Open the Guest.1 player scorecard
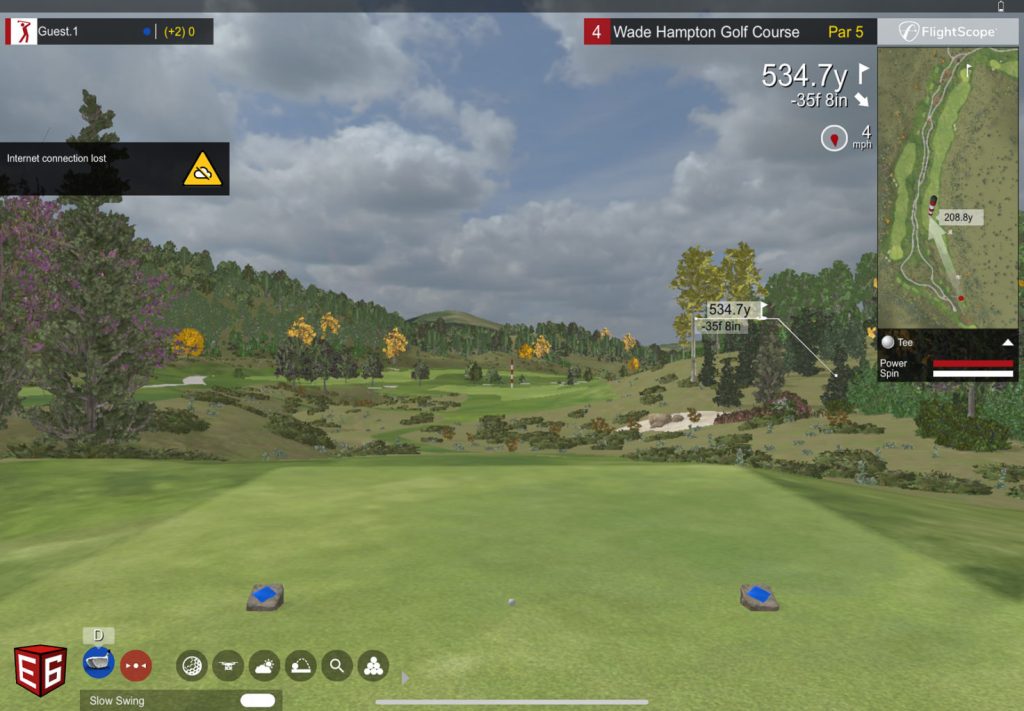This screenshot has height=711, width=1024. (x=108, y=32)
